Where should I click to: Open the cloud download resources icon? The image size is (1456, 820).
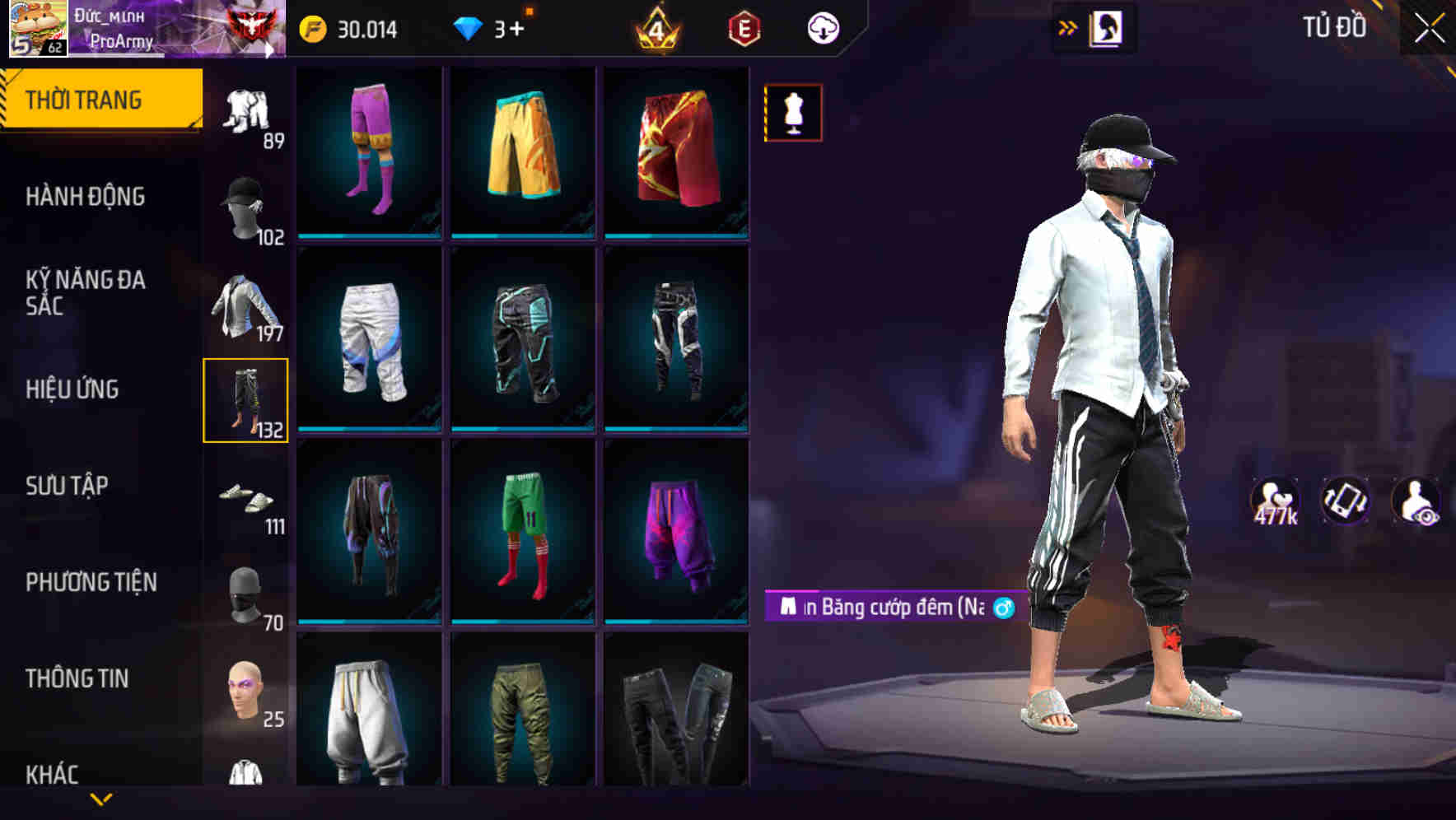[x=824, y=27]
